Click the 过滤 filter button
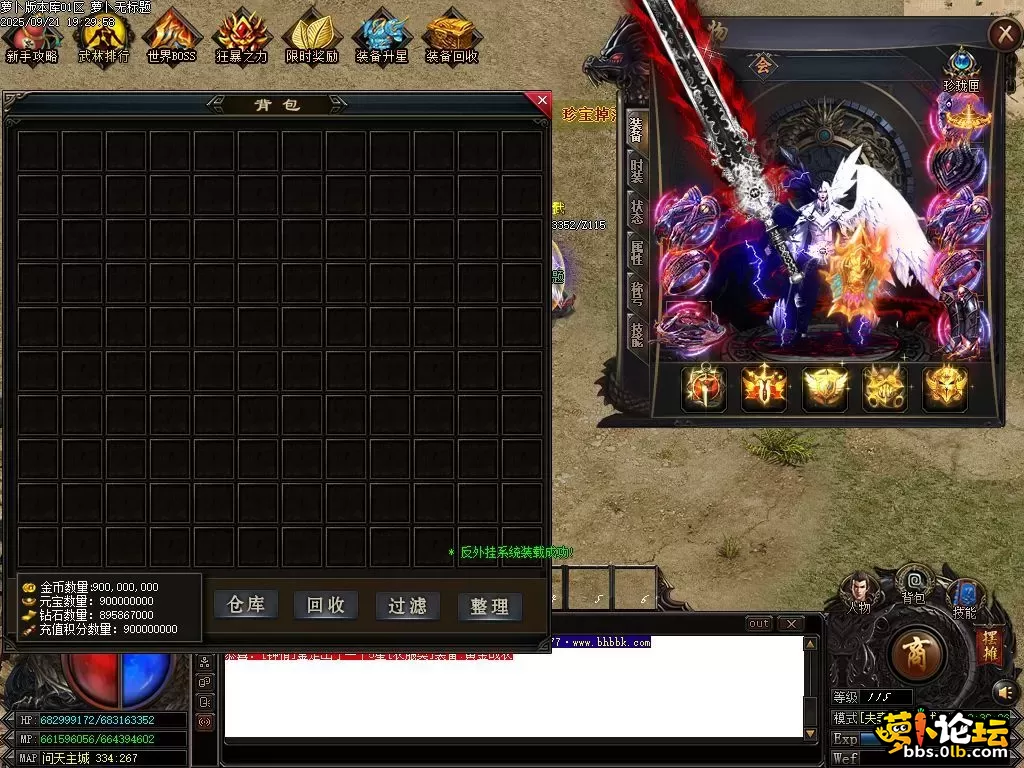This screenshot has width=1024, height=768. click(407, 606)
